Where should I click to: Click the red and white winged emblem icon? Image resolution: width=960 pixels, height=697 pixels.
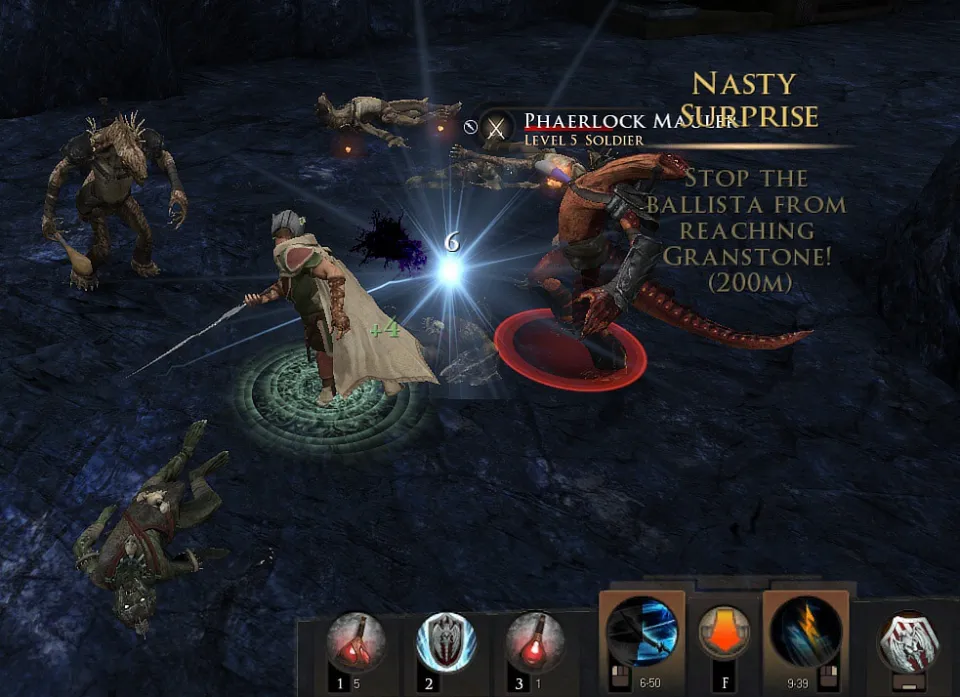pyautogui.click(x=907, y=641)
